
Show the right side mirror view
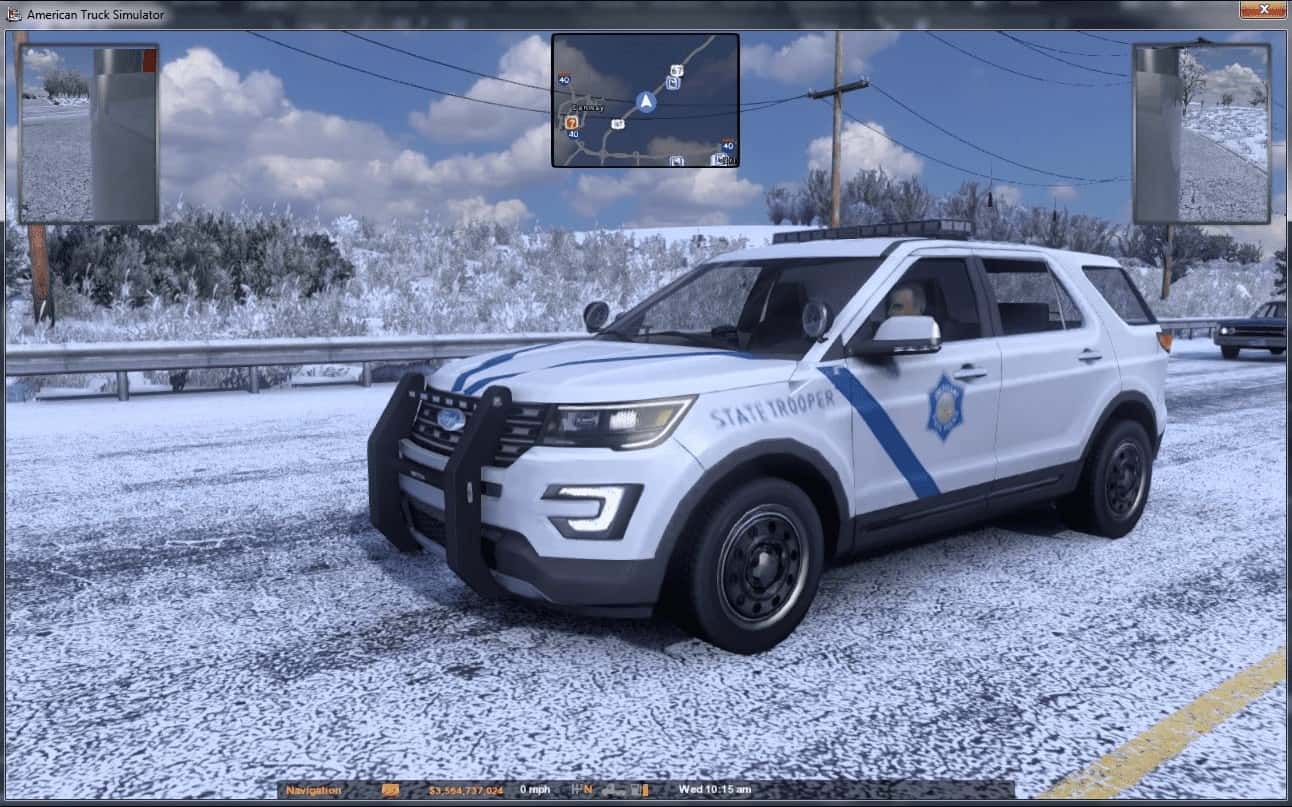[1201, 133]
